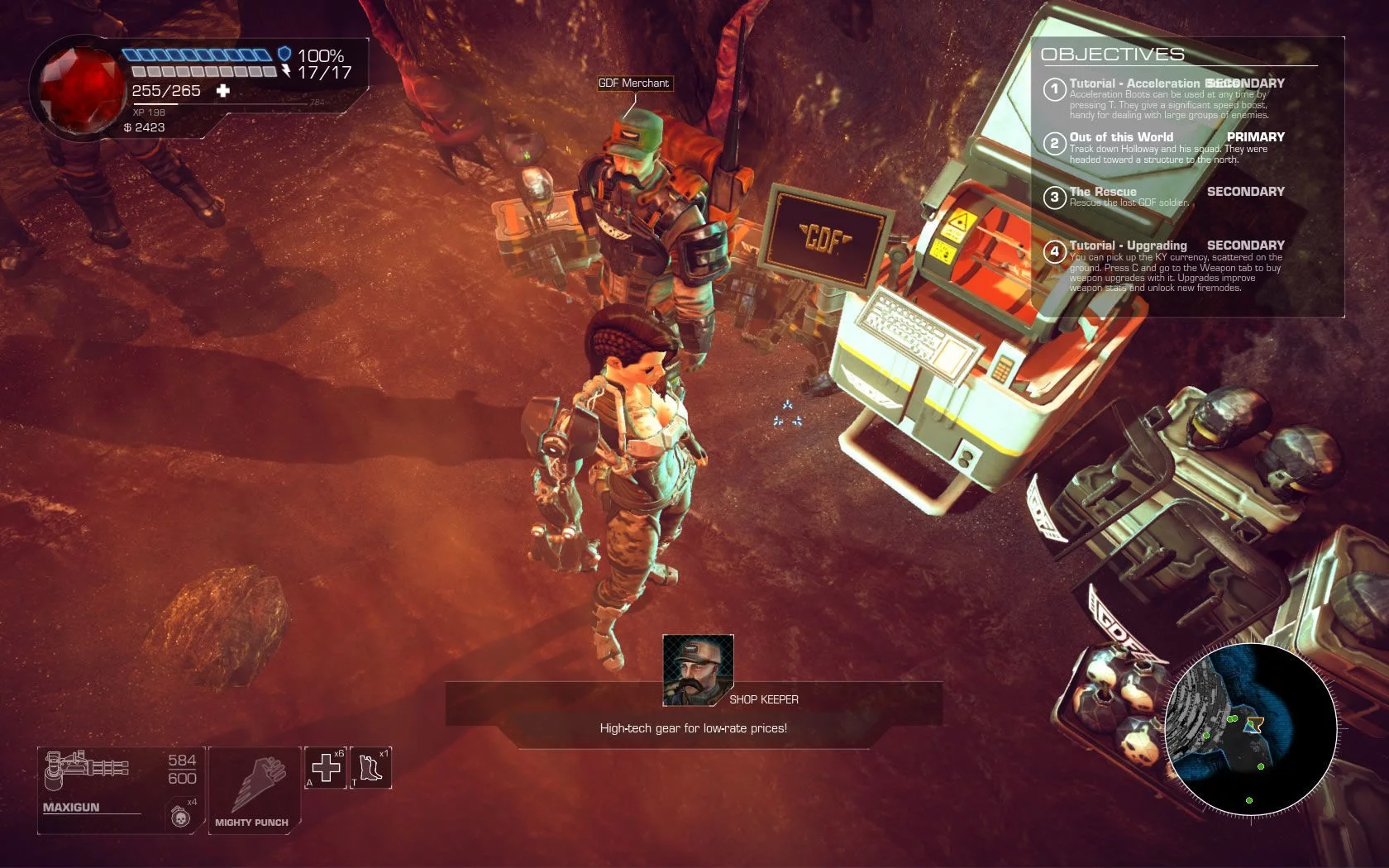Activate the Acceleration Boots slot
The height and width of the screenshot is (868, 1389).
click(x=370, y=768)
